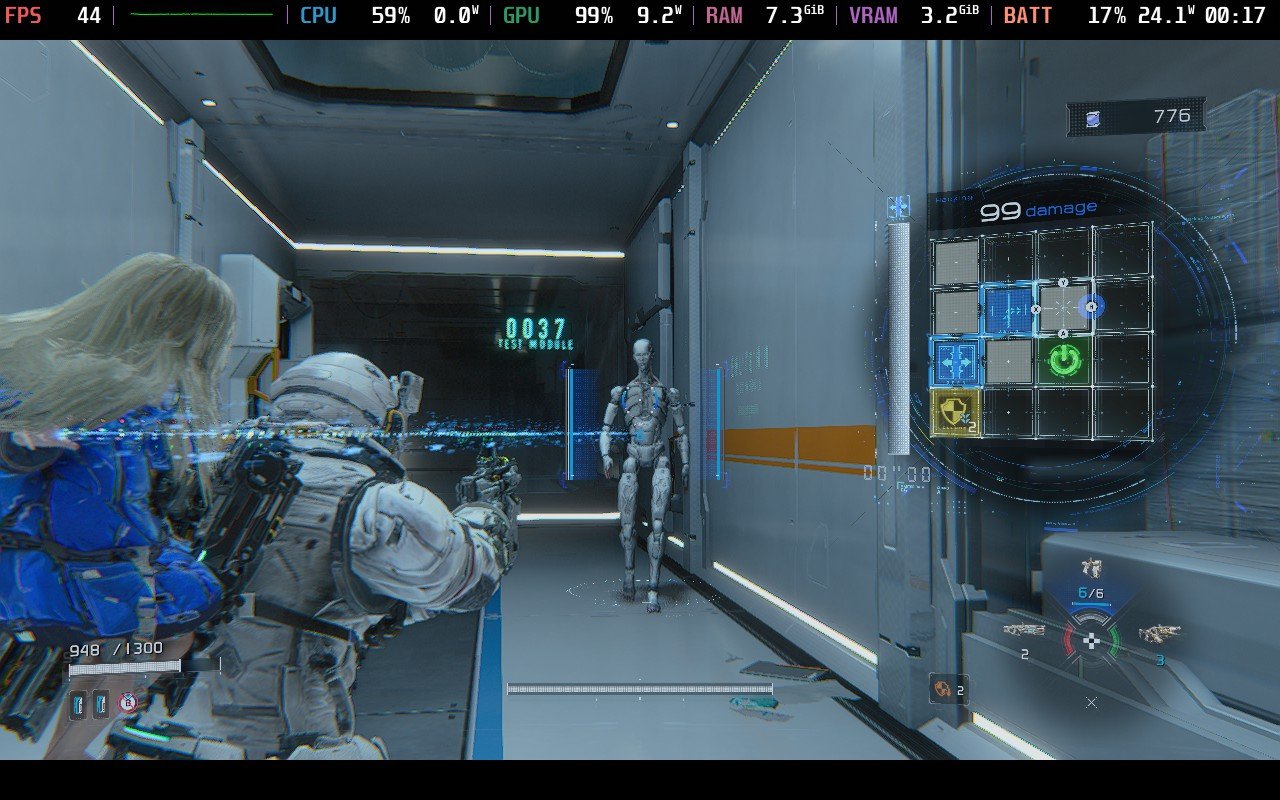Click the blue arrows icon above the gauge
The height and width of the screenshot is (800, 1280).
(898, 207)
